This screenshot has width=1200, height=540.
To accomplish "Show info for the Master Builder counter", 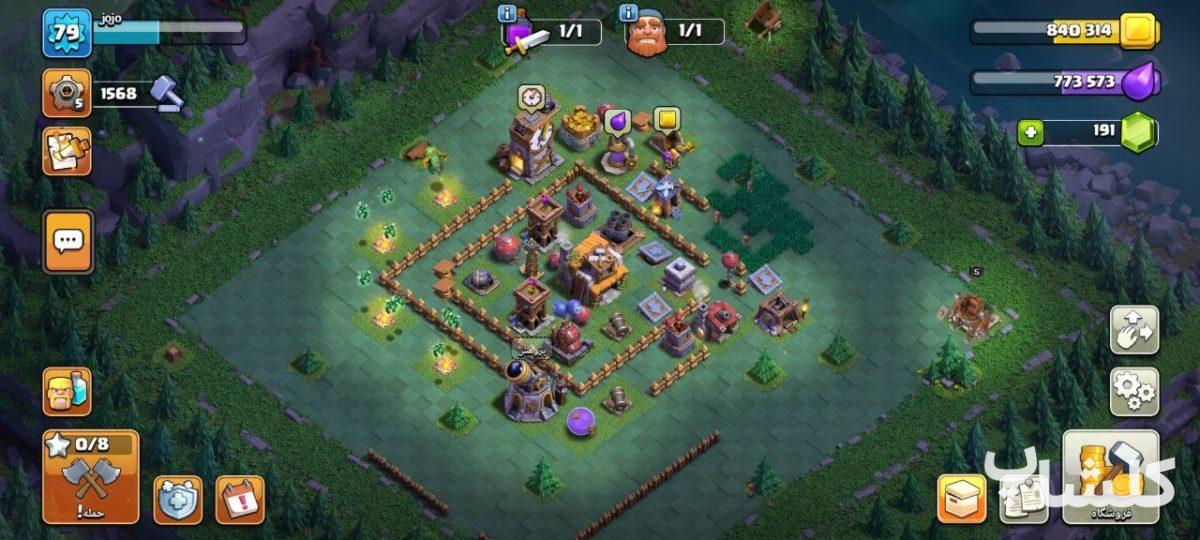I will coord(629,14).
